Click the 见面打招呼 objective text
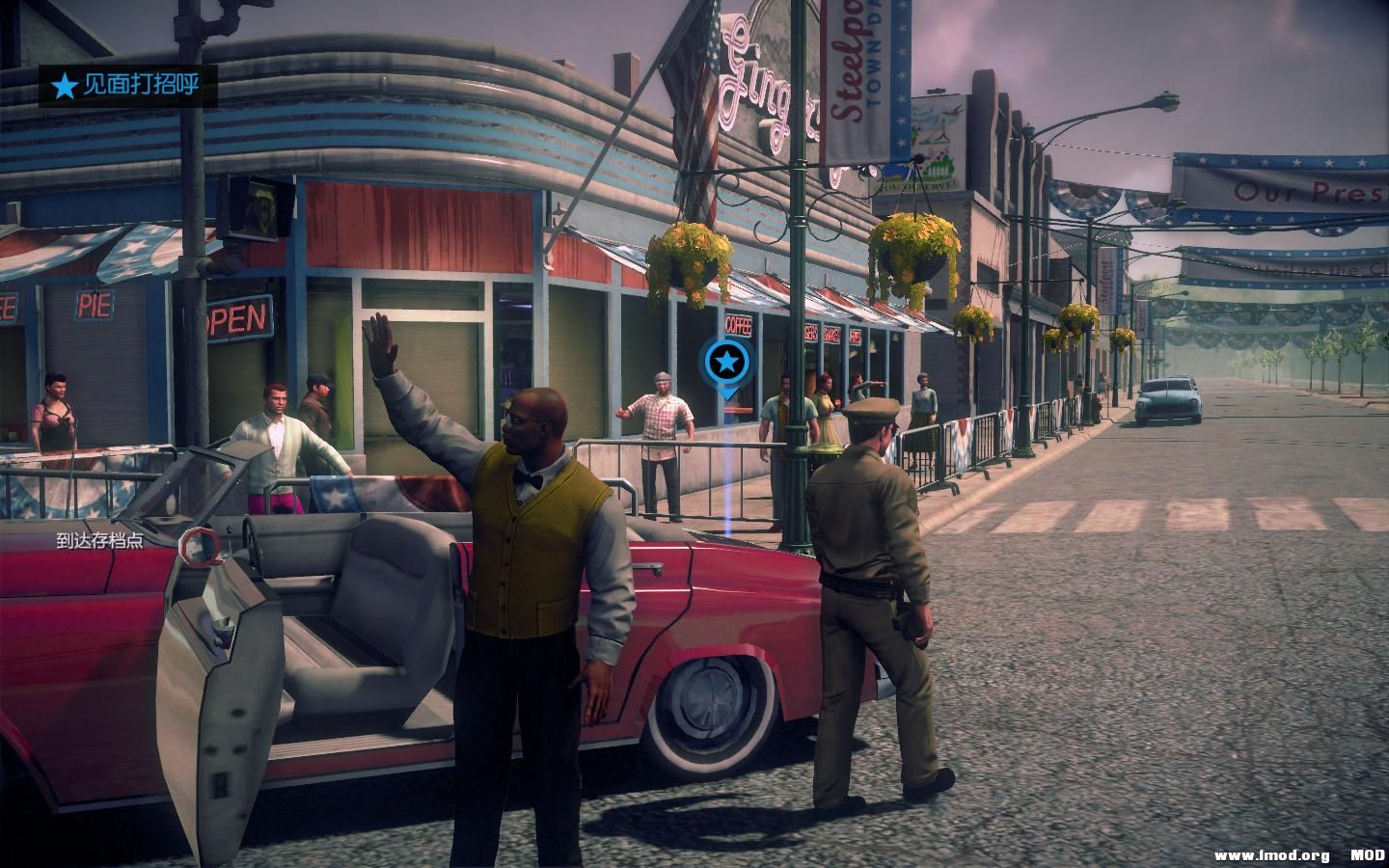 tap(142, 85)
